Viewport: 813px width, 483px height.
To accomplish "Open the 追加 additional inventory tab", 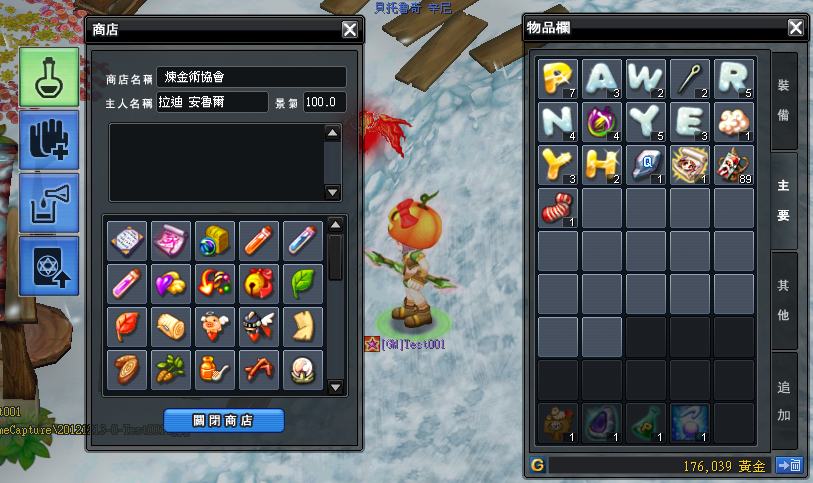I will pos(784,400).
